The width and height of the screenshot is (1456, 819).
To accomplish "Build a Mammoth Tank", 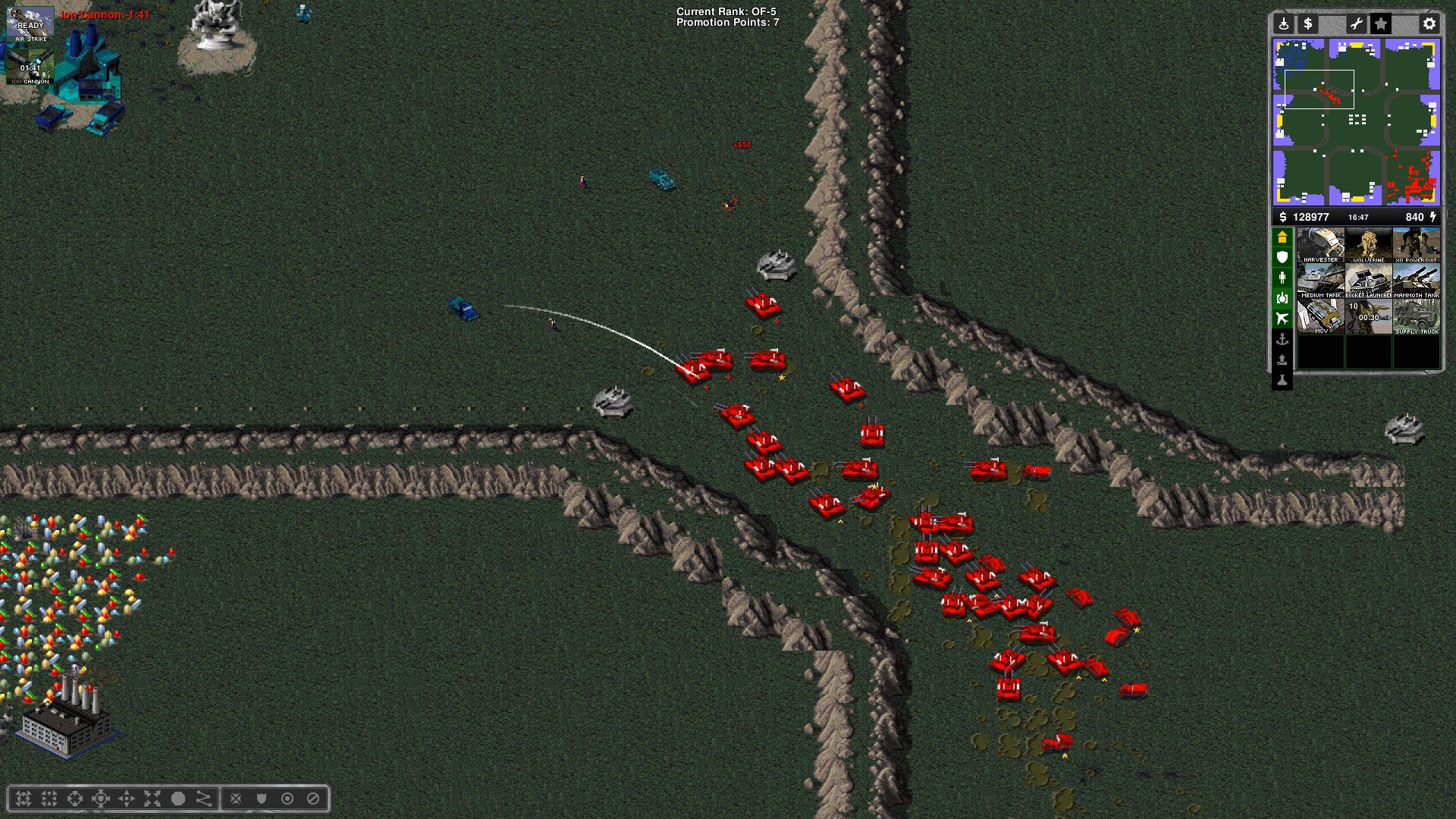I will pyautogui.click(x=1416, y=281).
